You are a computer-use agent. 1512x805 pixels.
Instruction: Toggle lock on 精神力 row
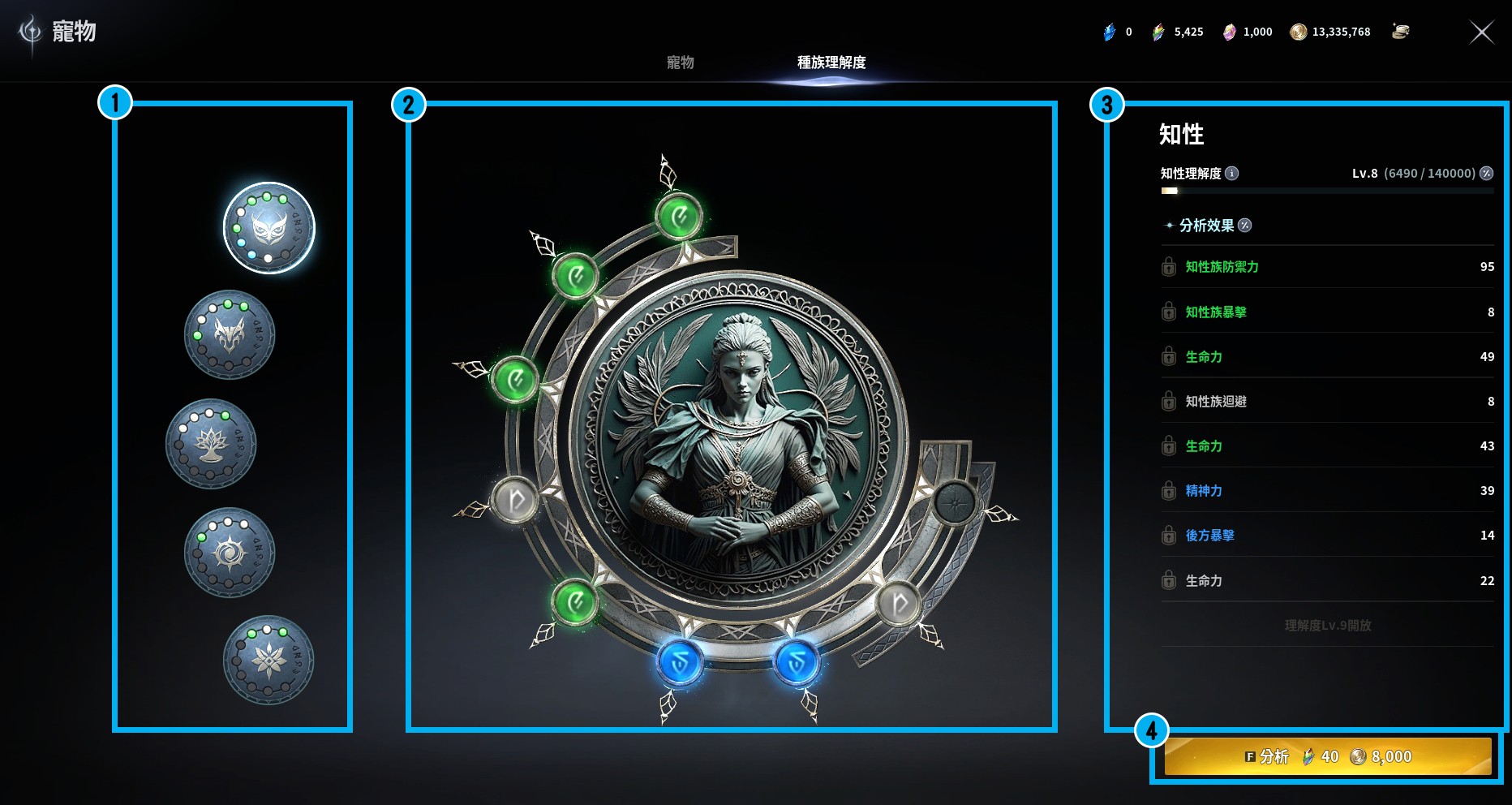point(1169,491)
